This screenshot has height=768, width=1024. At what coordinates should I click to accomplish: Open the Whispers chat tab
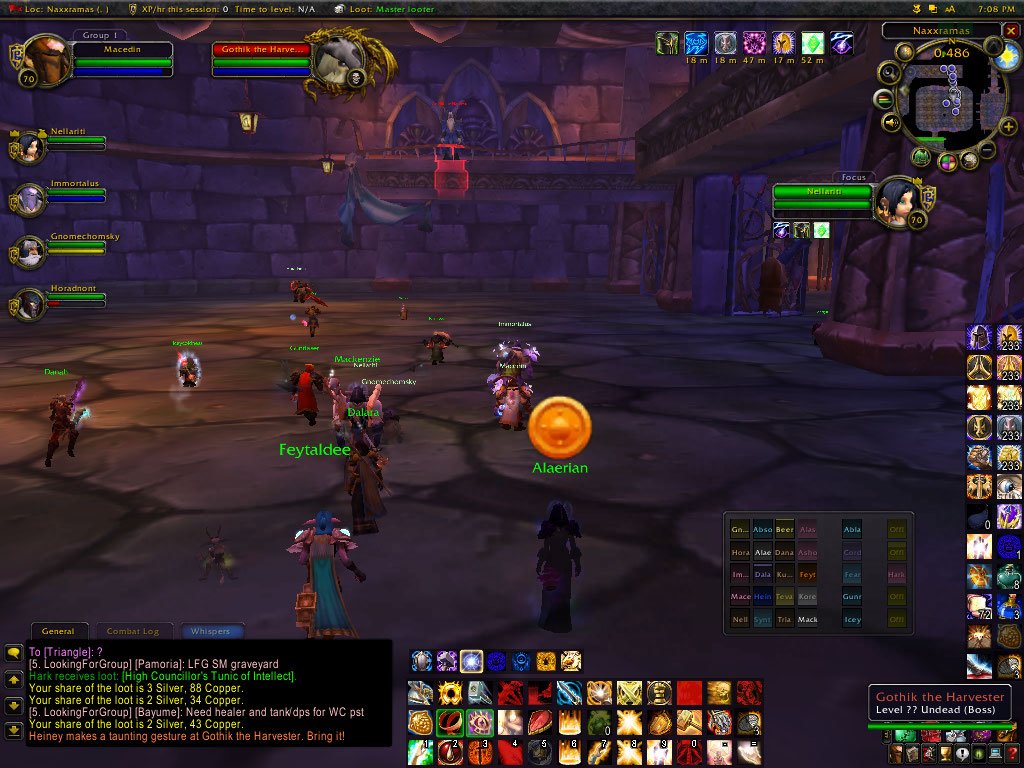tap(210, 631)
